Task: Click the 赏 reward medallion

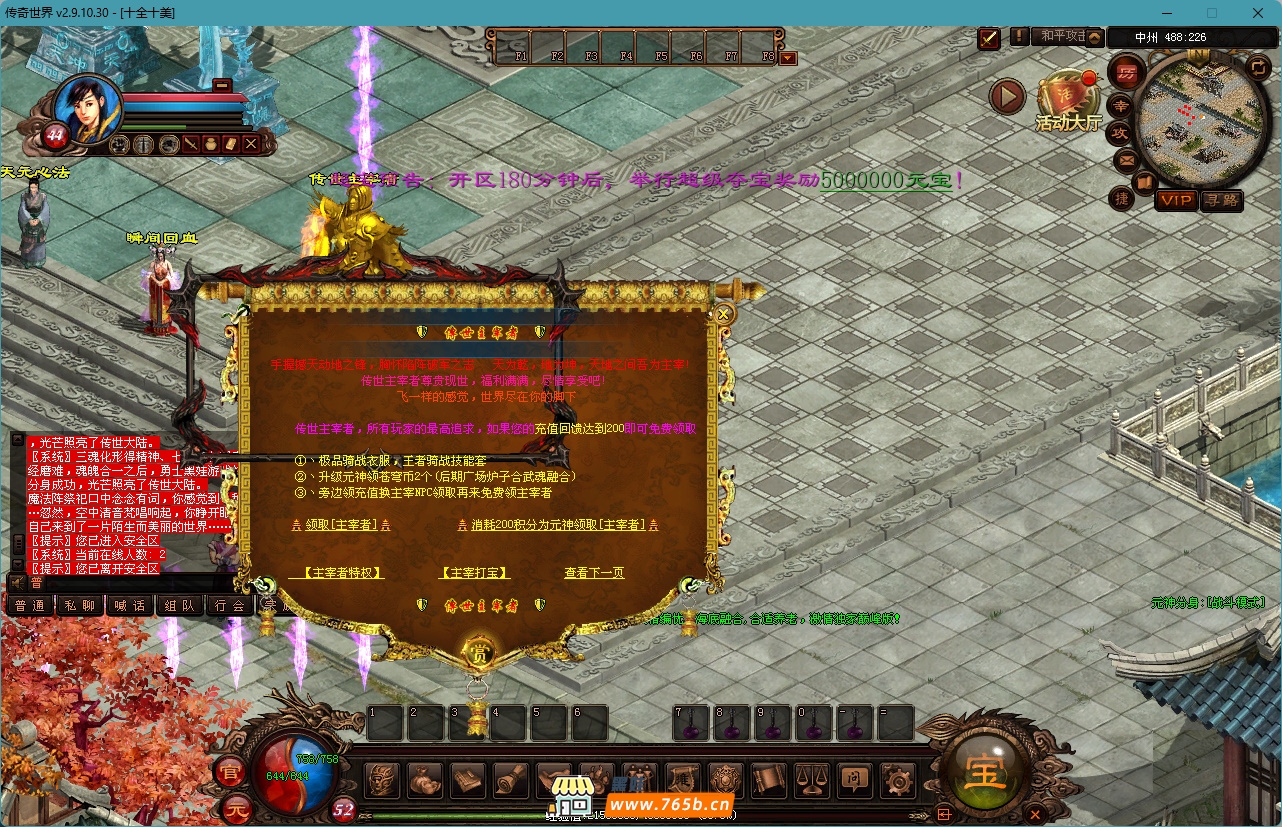Action: point(479,653)
